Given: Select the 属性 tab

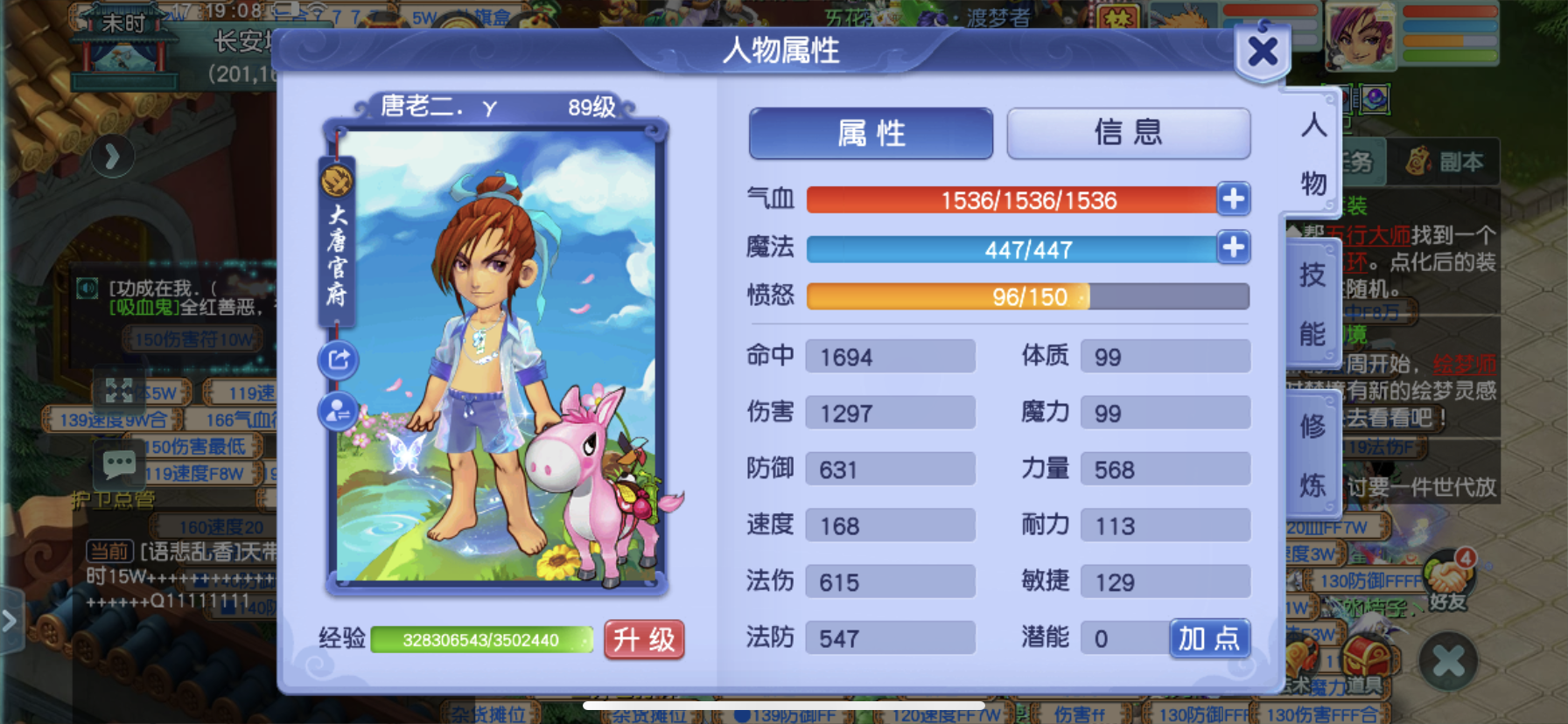Looking at the screenshot, I should click(x=870, y=133).
